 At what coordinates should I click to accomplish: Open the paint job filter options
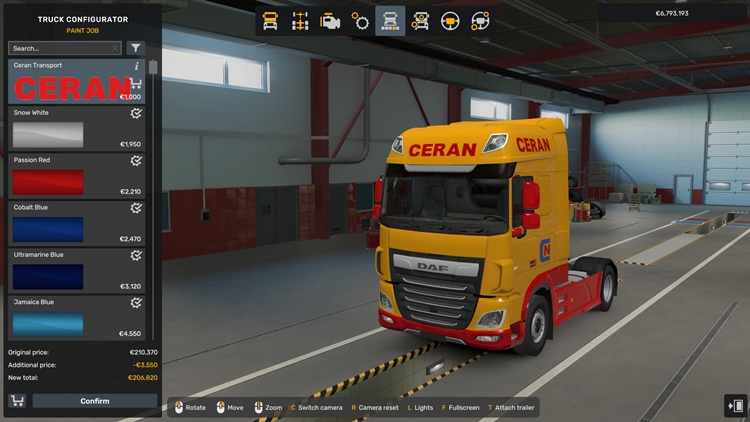tap(135, 48)
